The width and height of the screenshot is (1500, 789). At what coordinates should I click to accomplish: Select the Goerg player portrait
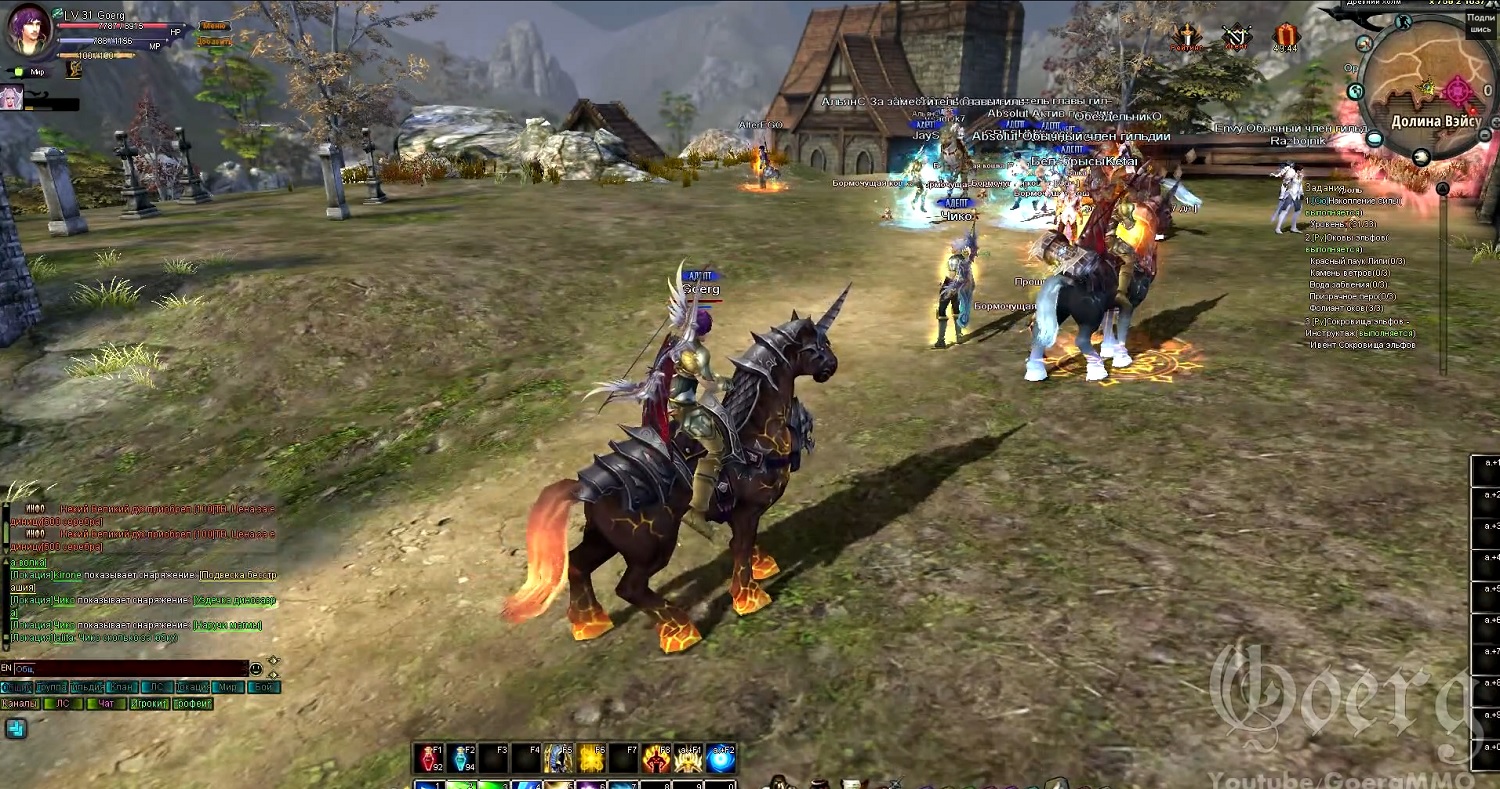pos(29,31)
